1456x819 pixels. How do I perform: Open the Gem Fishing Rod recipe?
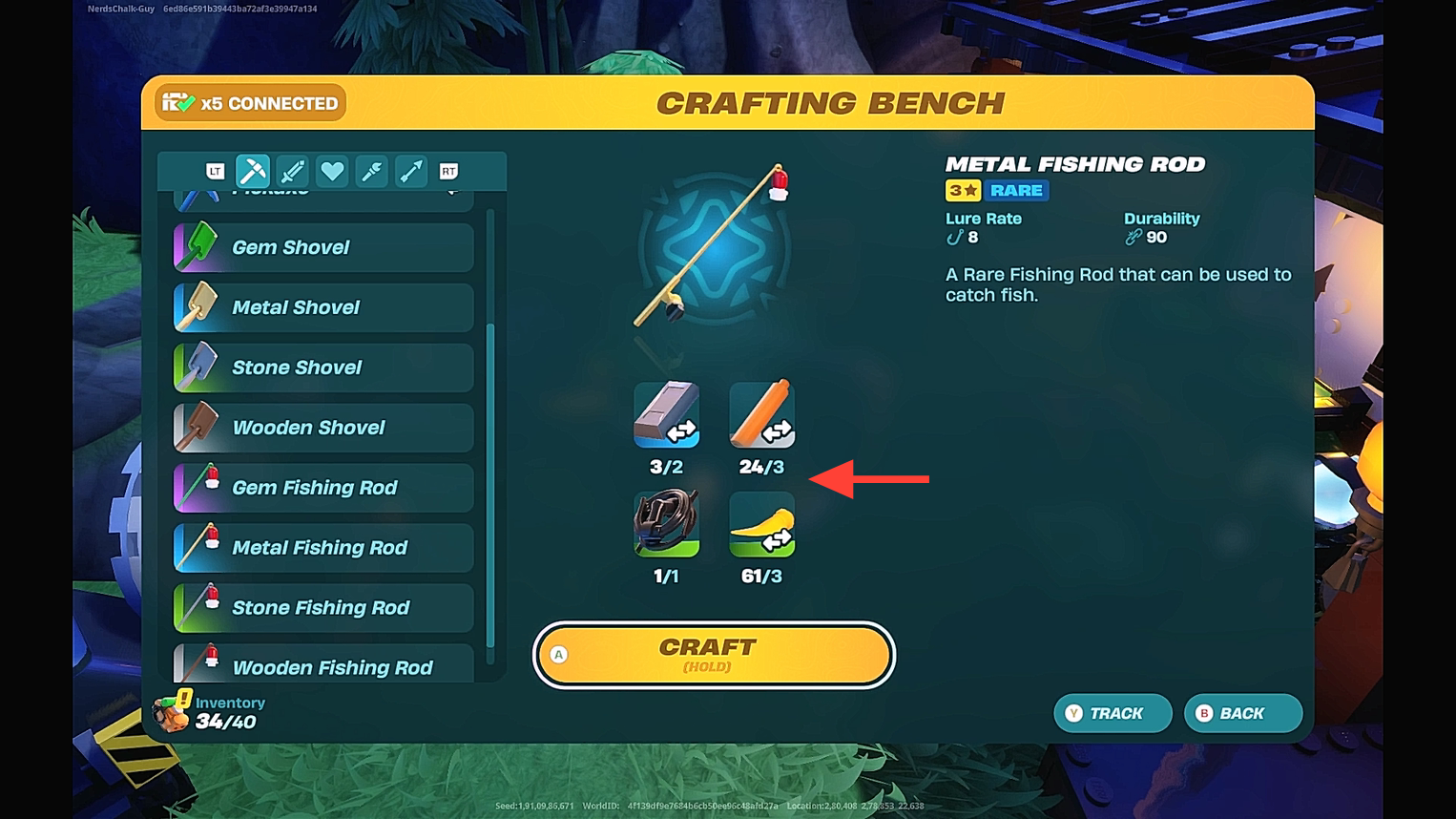(323, 488)
